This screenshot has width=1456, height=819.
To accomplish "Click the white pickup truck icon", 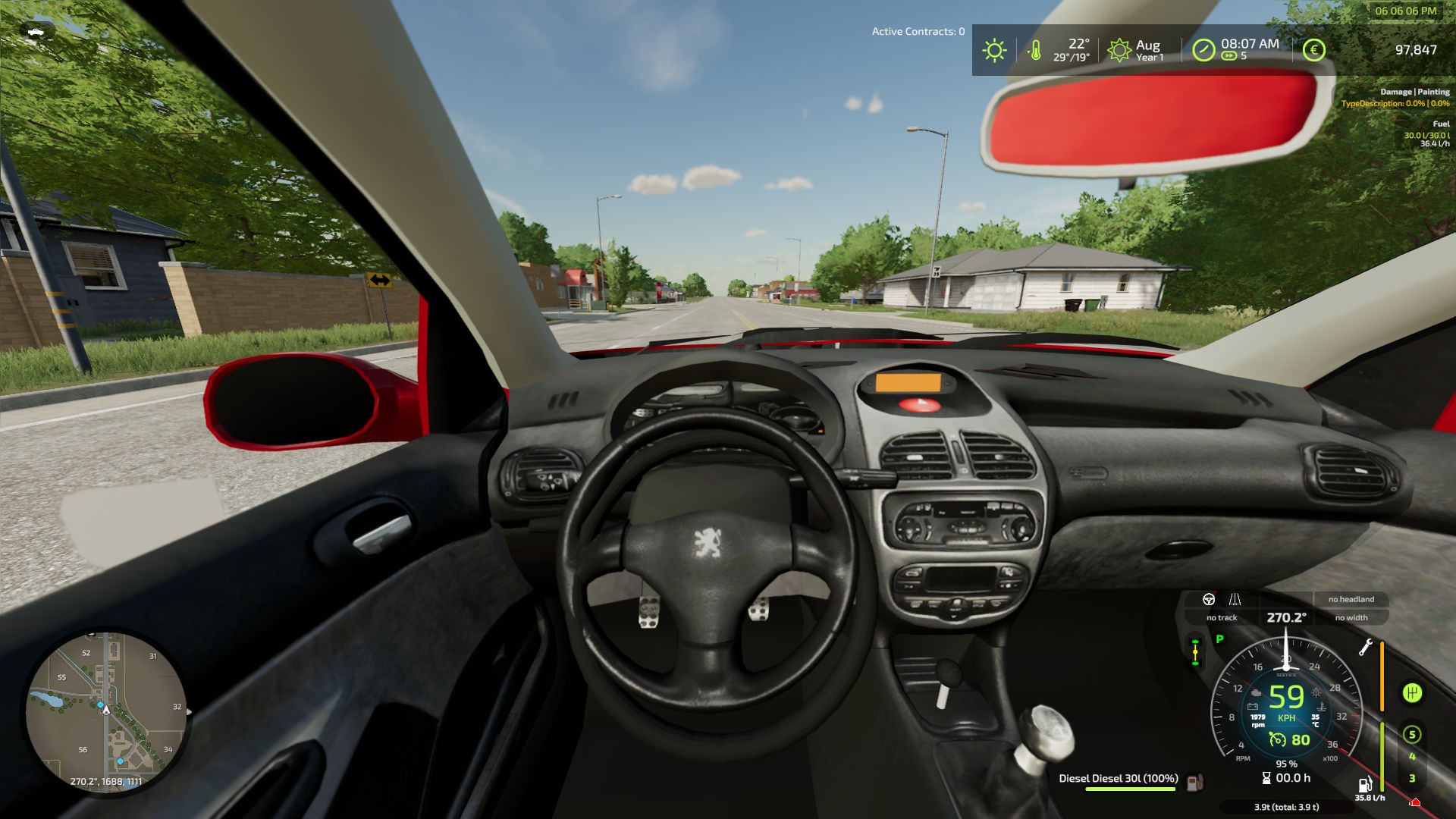I will [35, 32].
